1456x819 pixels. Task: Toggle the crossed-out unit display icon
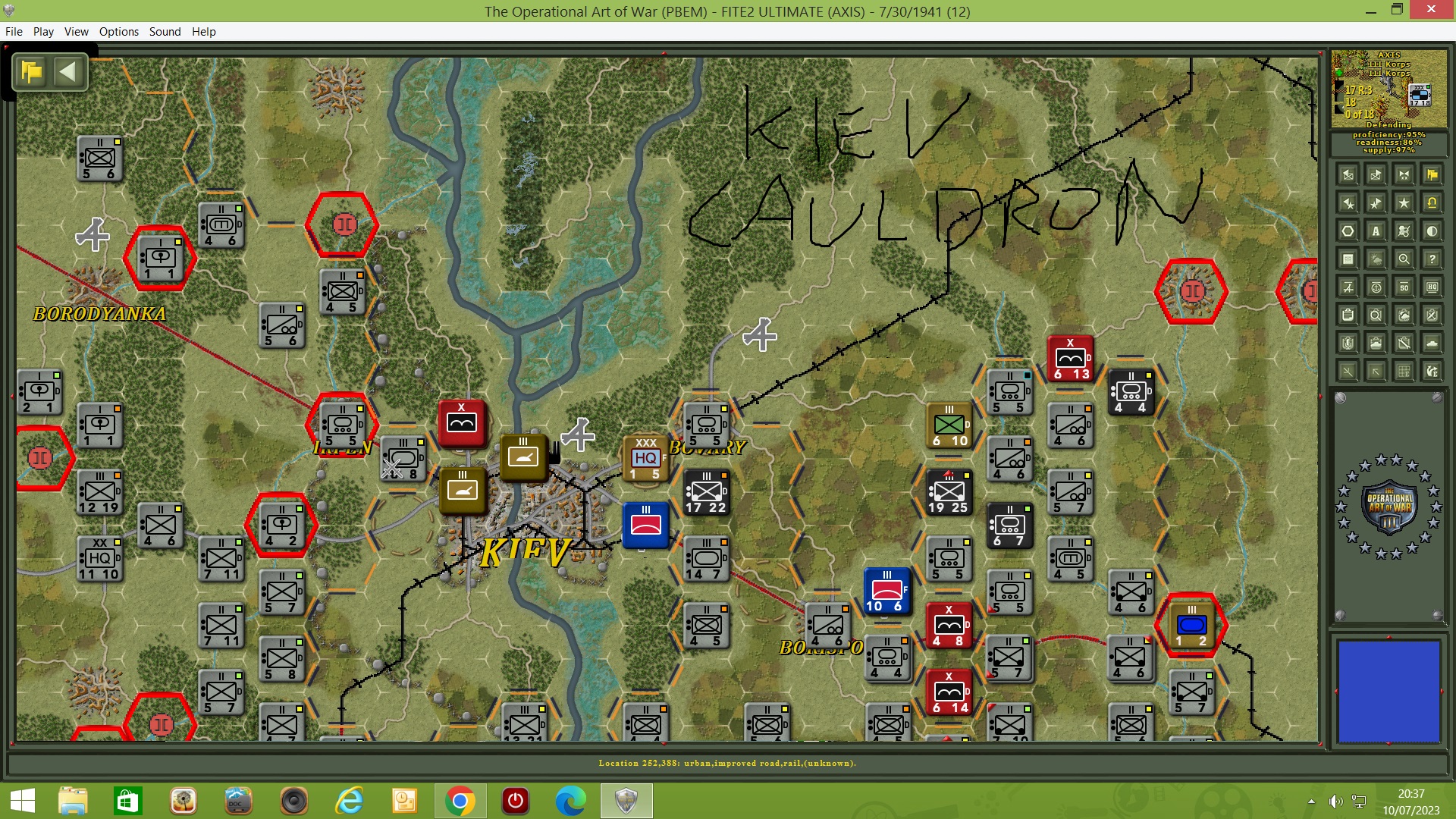(1404, 231)
